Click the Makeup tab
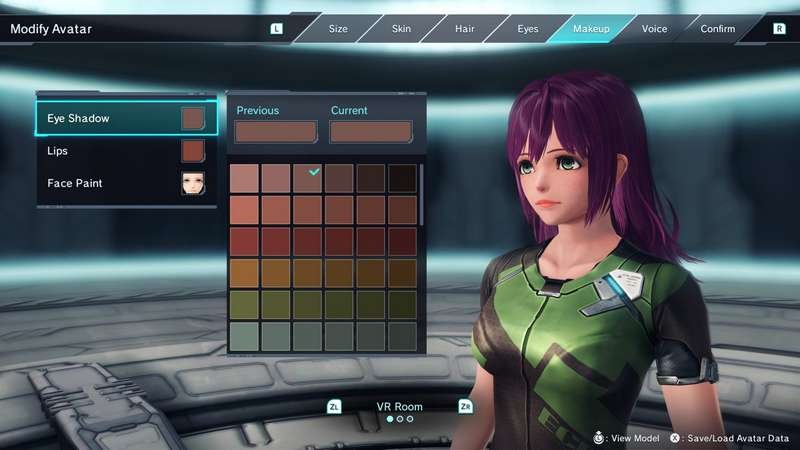This screenshot has width=800, height=450. click(591, 29)
